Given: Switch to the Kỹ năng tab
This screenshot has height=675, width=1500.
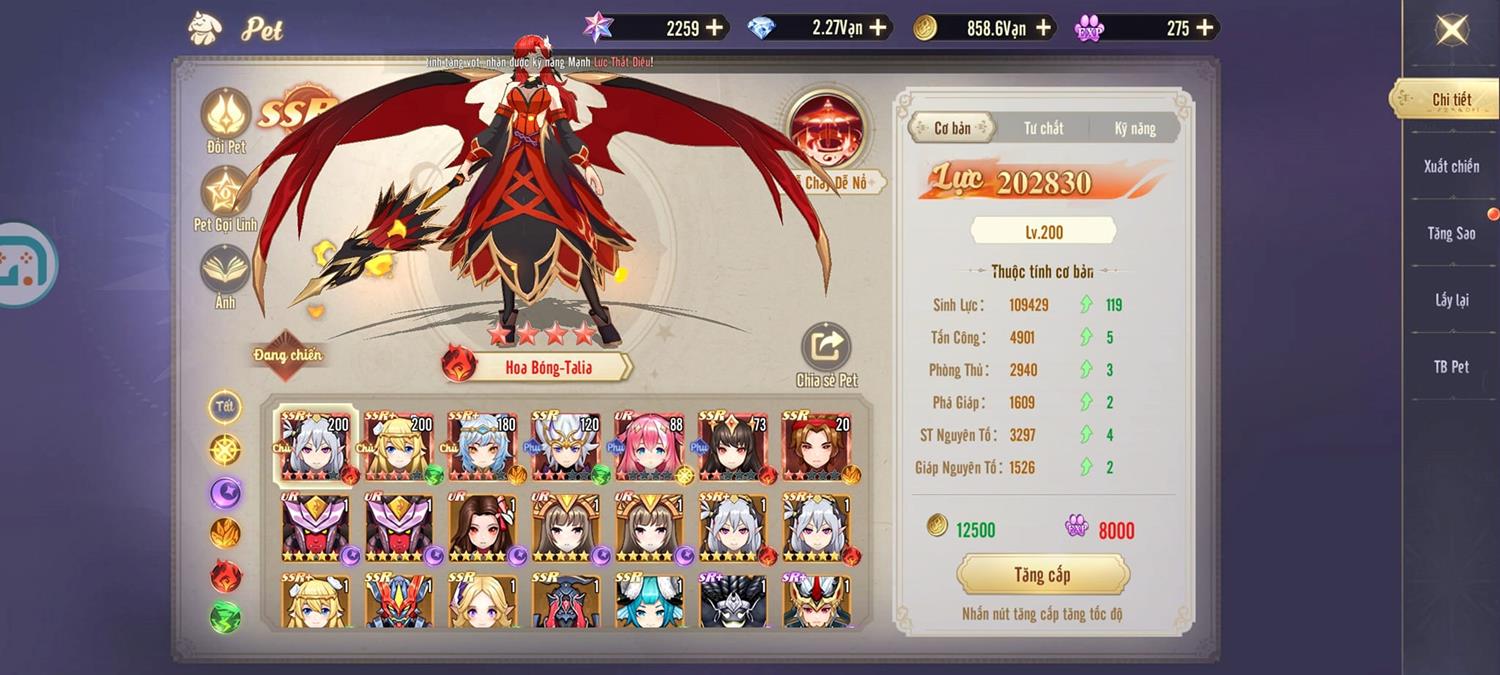Looking at the screenshot, I should [1135, 128].
